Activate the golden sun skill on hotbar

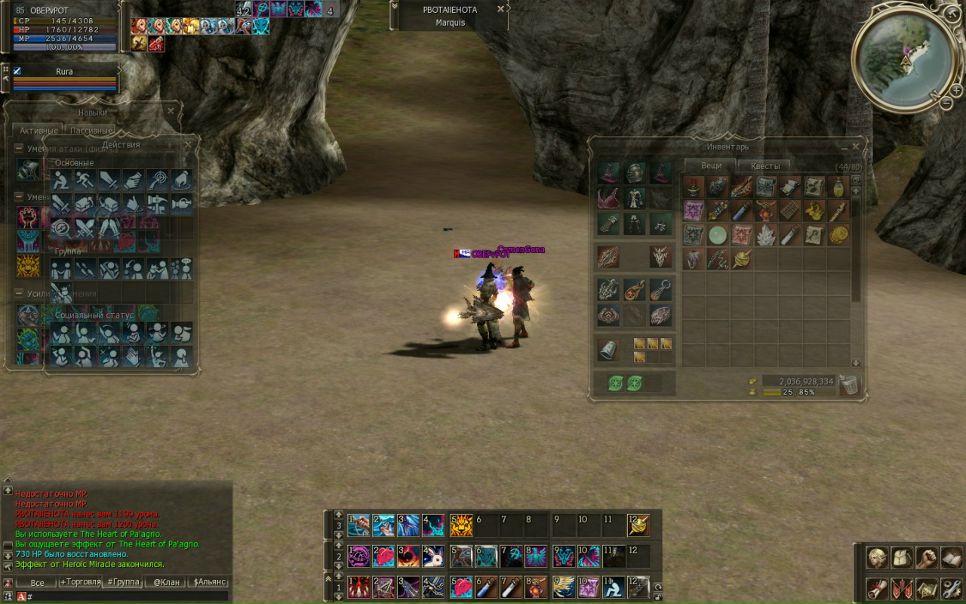click(460, 525)
